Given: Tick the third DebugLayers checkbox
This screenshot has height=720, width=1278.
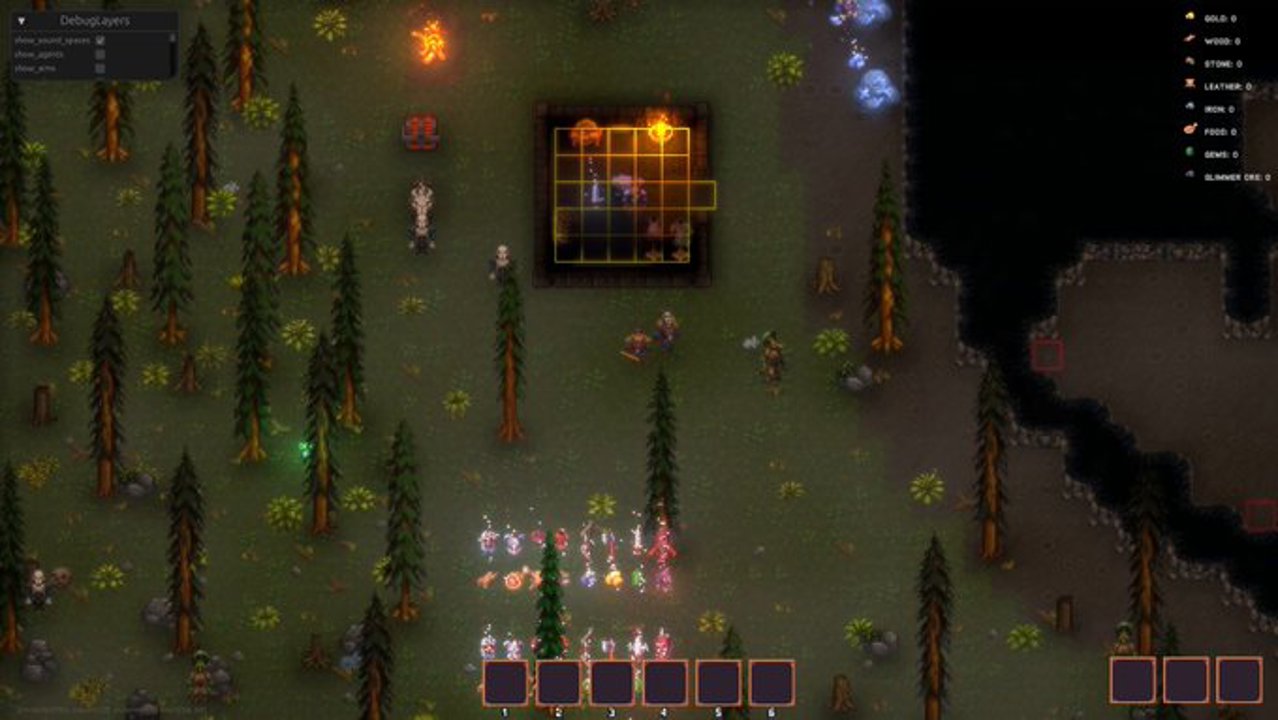Looking at the screenshot, I should (100, 68).
